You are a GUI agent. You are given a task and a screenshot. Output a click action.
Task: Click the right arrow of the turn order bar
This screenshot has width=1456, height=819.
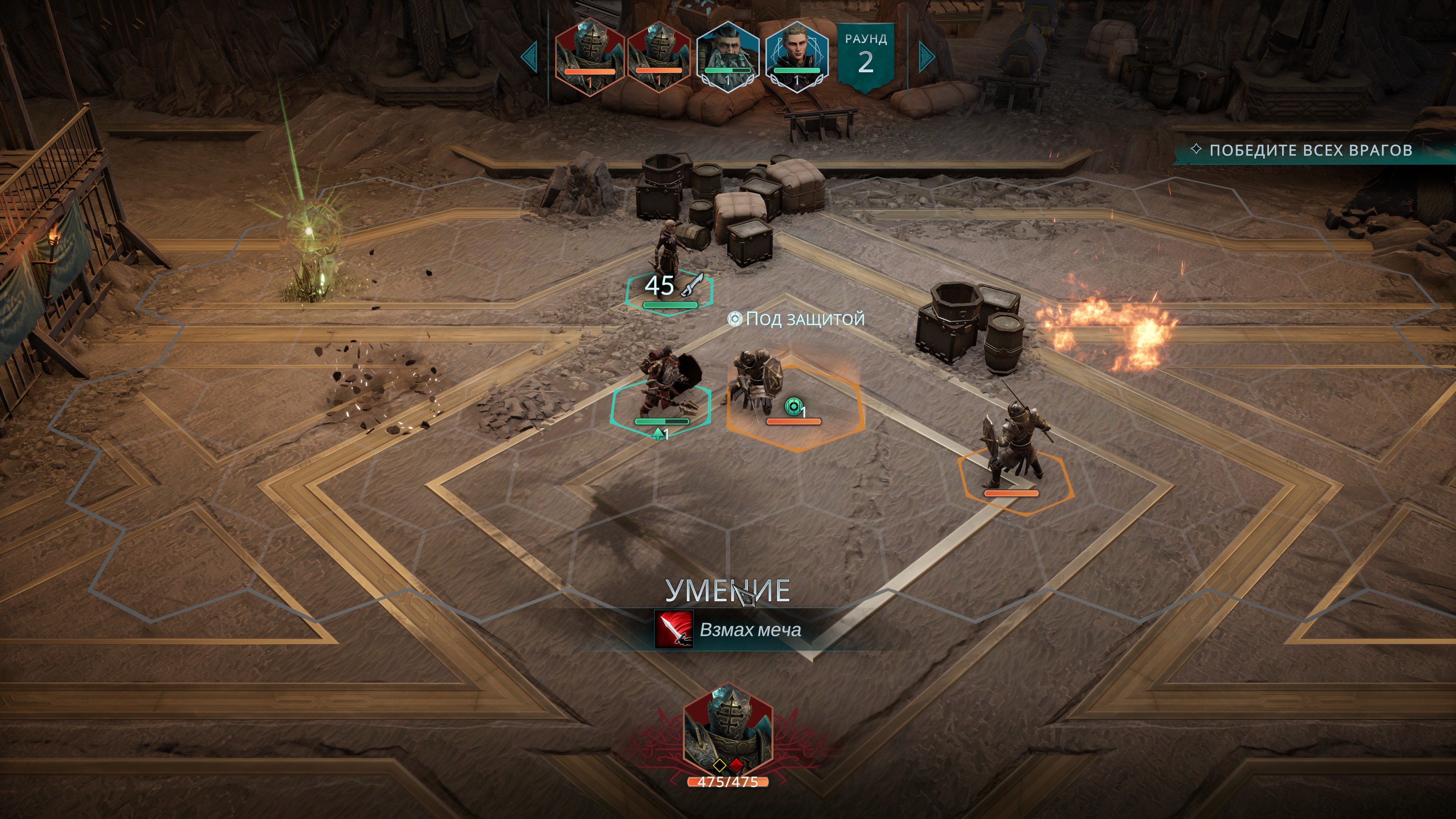[926, 56]
